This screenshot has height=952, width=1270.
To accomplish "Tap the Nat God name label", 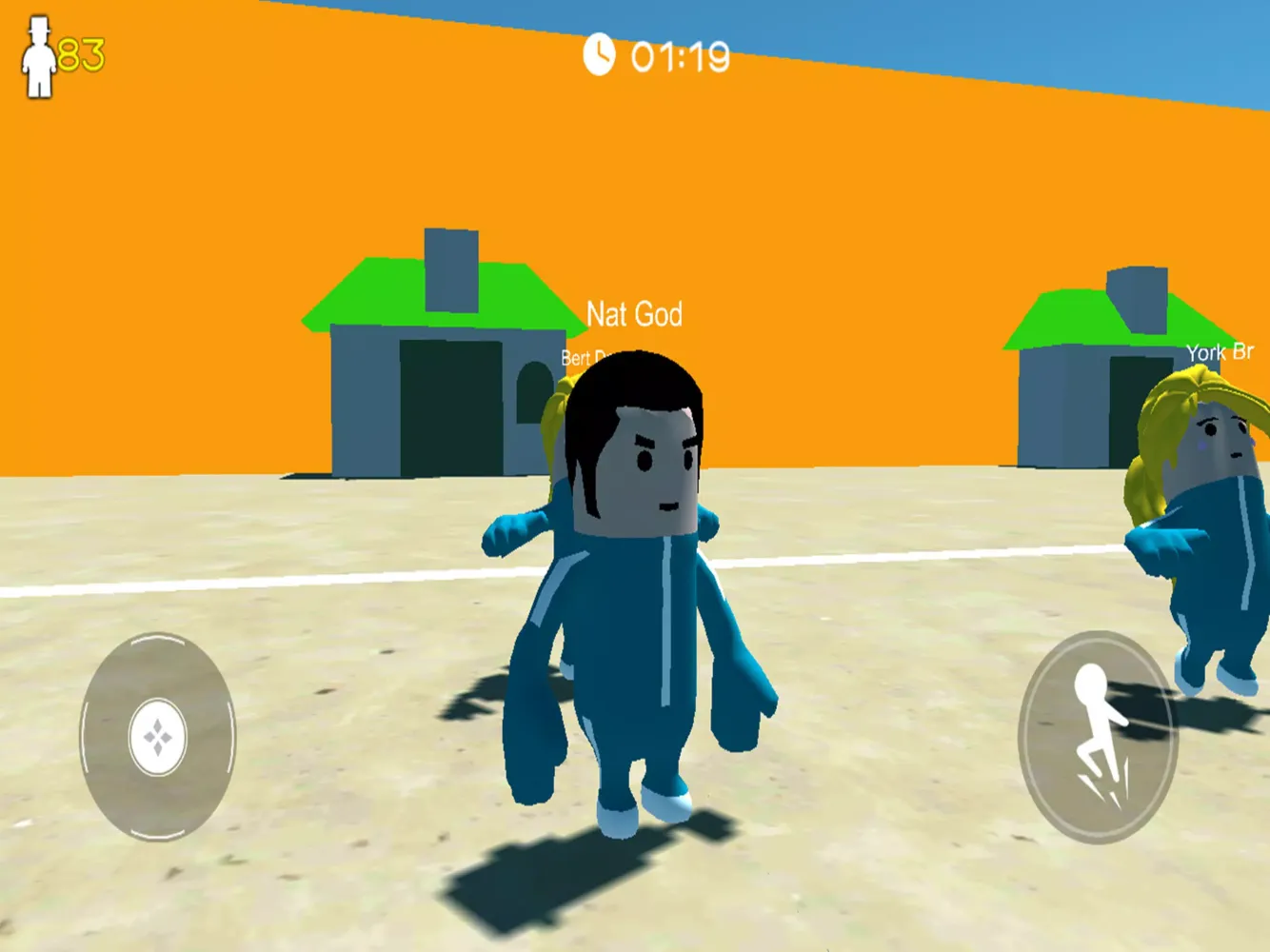I will click(x=635, y=314).
